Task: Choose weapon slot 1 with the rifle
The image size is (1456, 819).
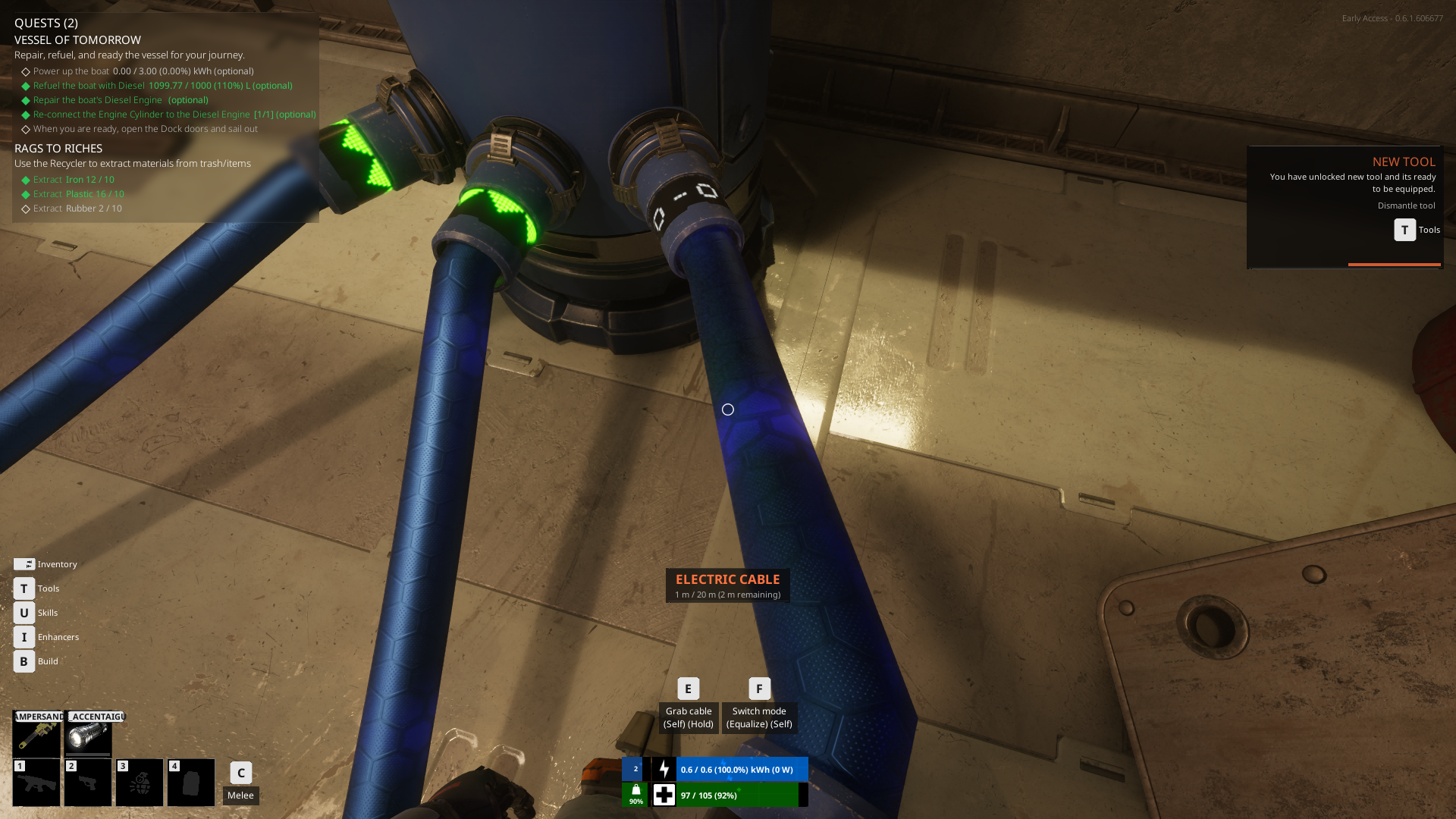Action: (36, 783)
